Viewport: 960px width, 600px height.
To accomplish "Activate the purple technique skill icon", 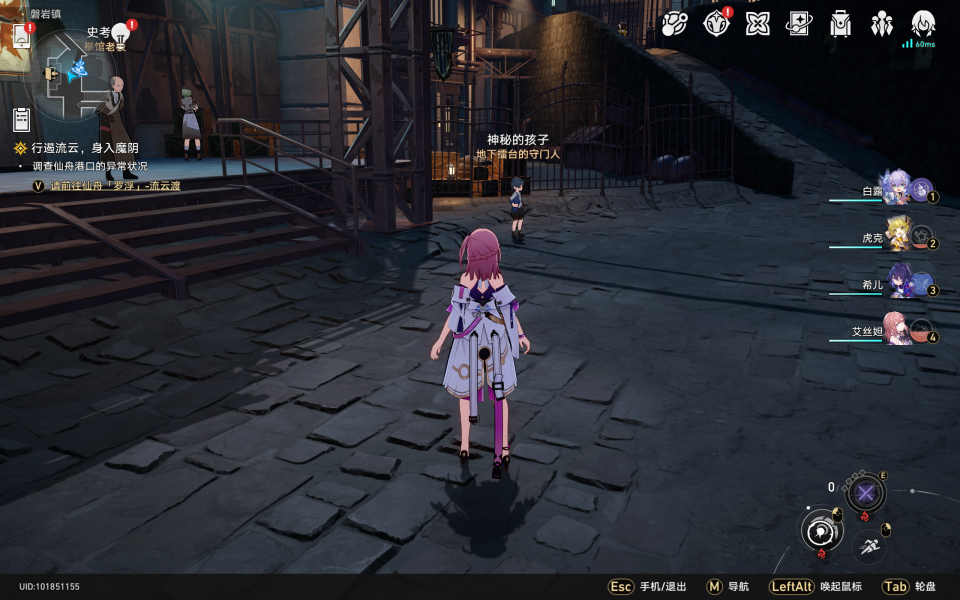I will pos(865,493).
